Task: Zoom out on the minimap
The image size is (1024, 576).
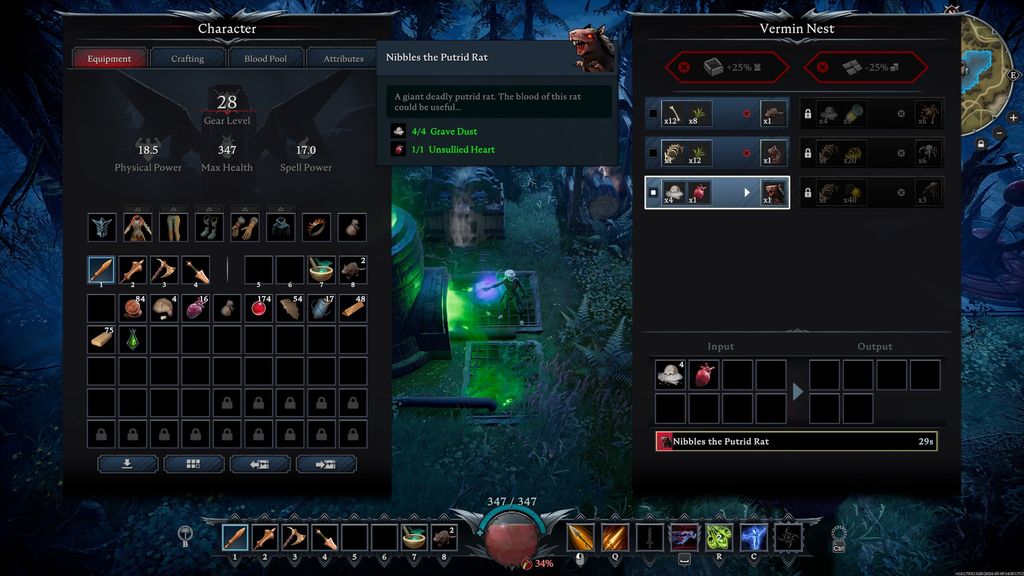Action: pyautogui.click(x=1001, y=132)
